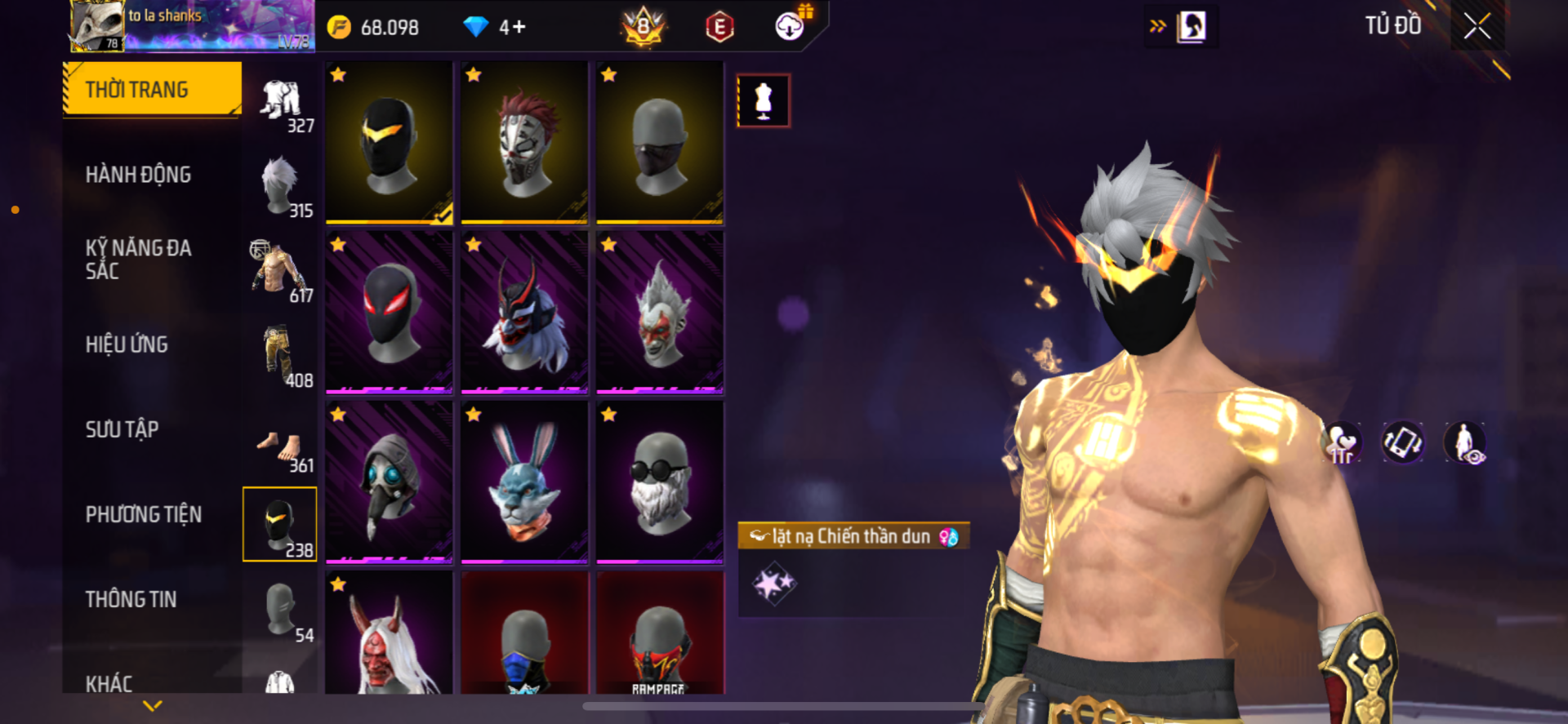Open the hair subcategory showing 315
This screenshot has height=724, width=1568.
280,188
